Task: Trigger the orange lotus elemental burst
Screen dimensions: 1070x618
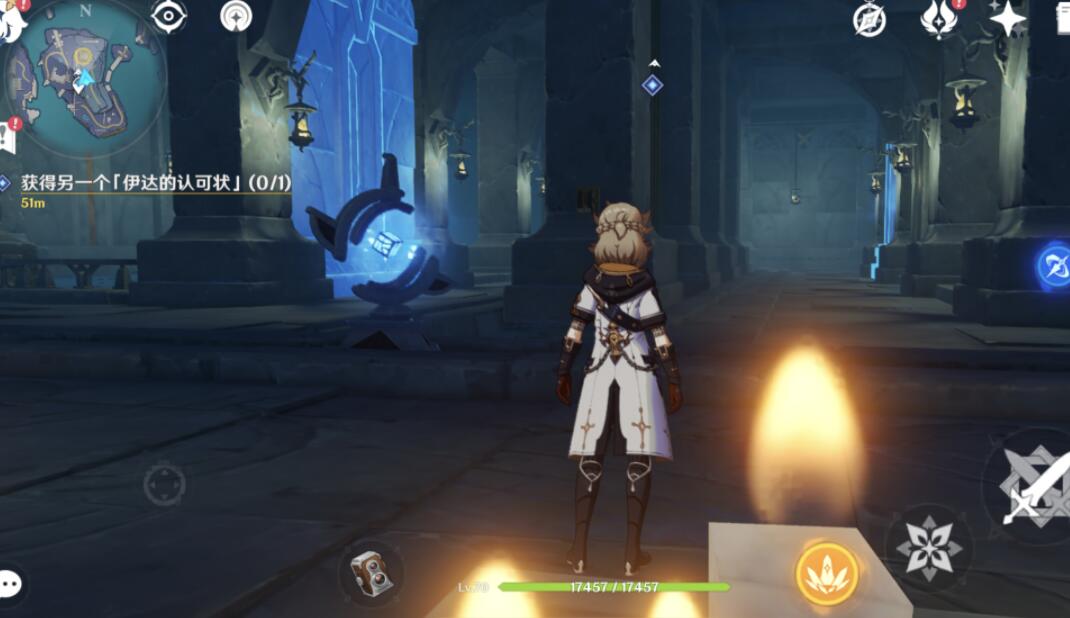Action: (x=827, y=573)
